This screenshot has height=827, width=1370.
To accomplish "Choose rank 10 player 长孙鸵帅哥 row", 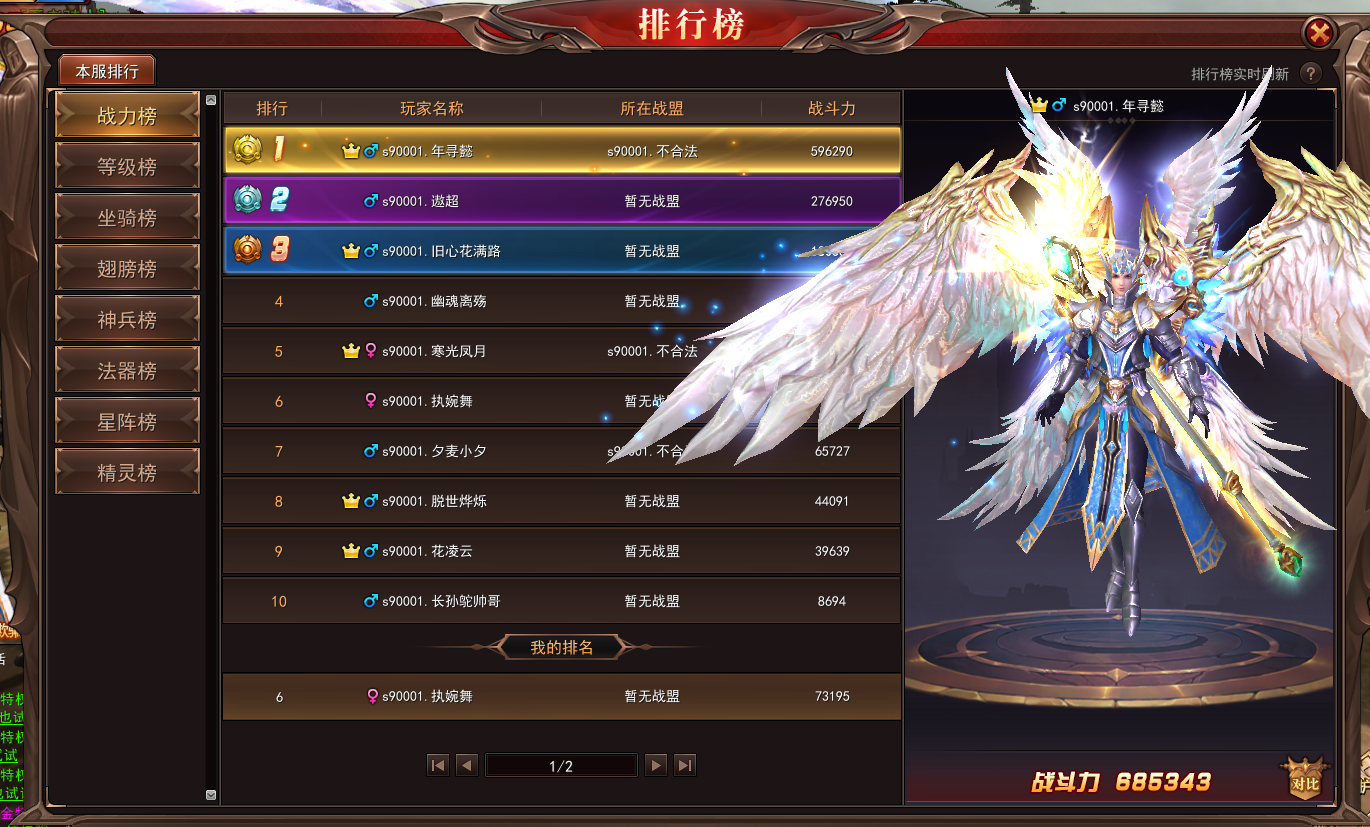I will (560, 601).
